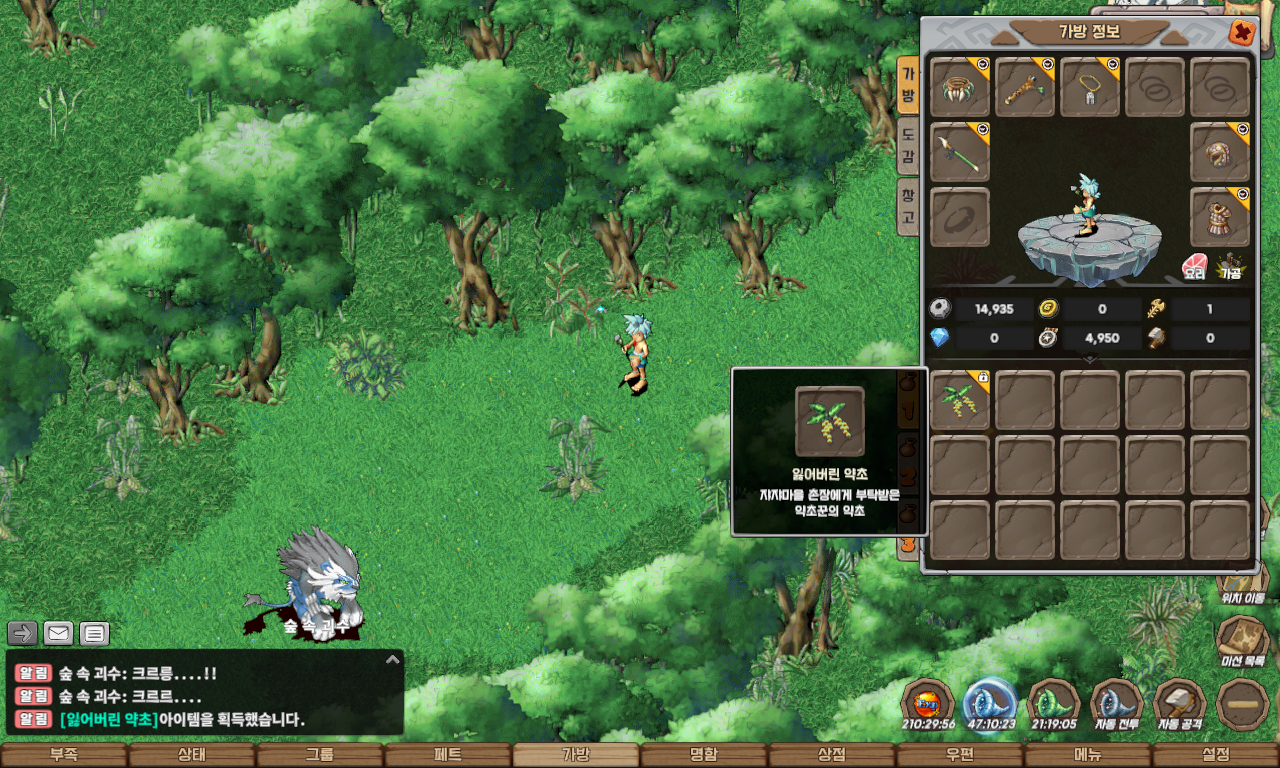Open the 상점 shop menu
This screenshot has width=1280, height=768.
pyautogui.click(x=831, y=755)
